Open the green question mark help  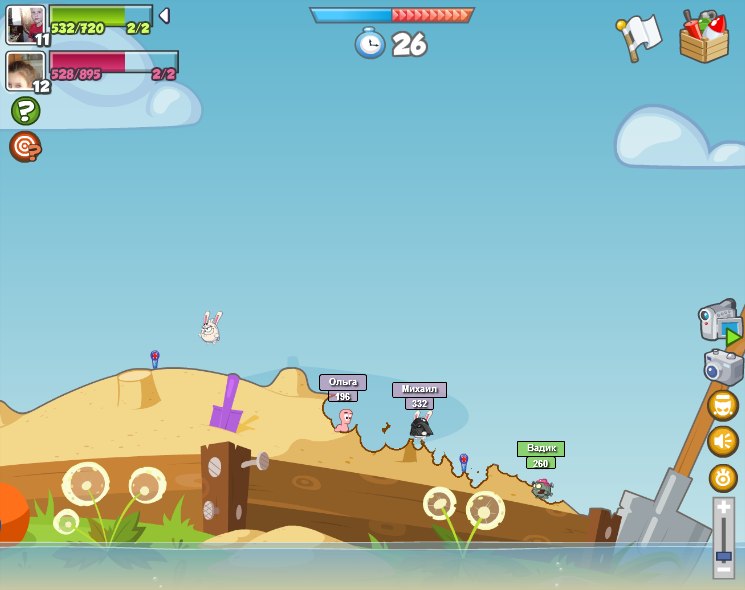[x=25, y=110]
